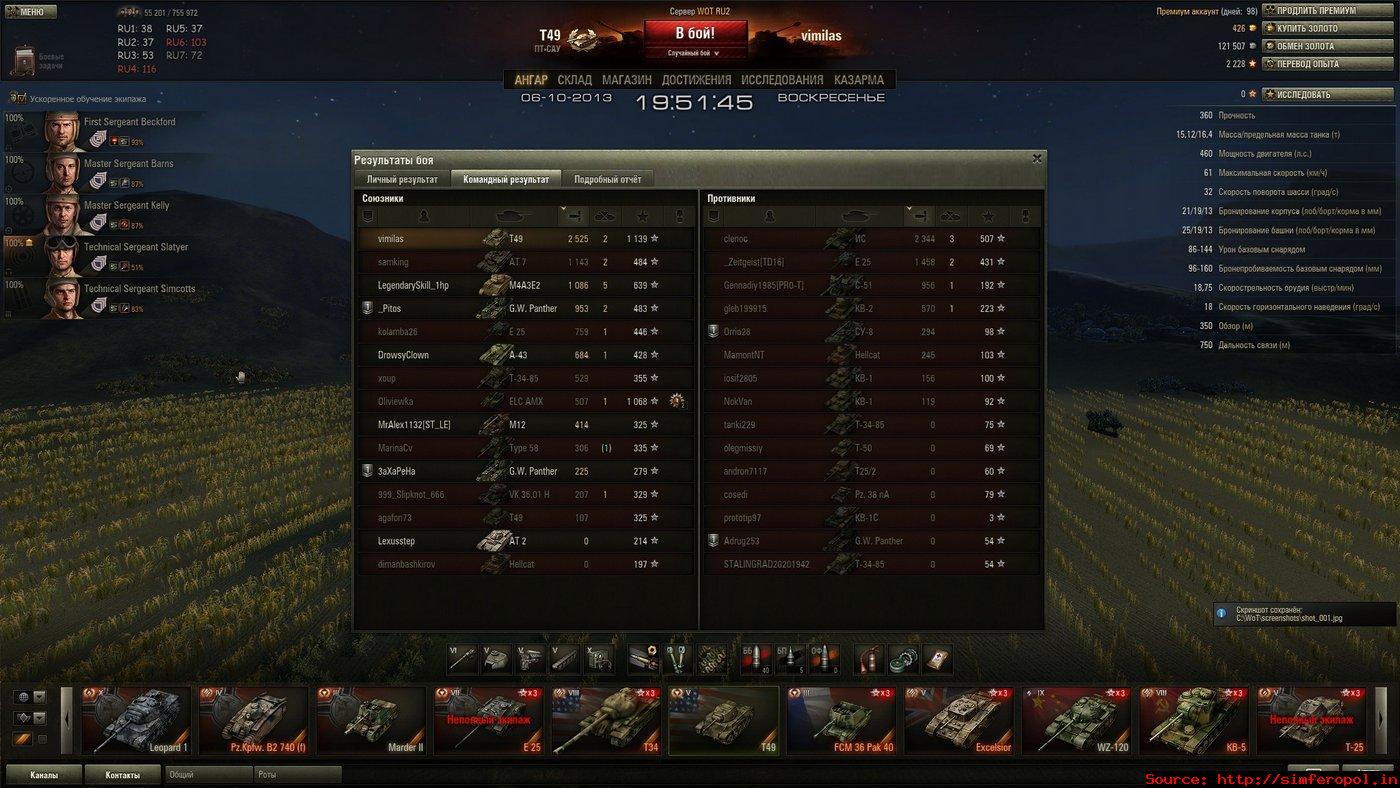Viewport: 1400px width, 788px height.
Task: Click the 'КУПИТЬ ЗОЛОТО' button
Action: tap(1329, 29)
